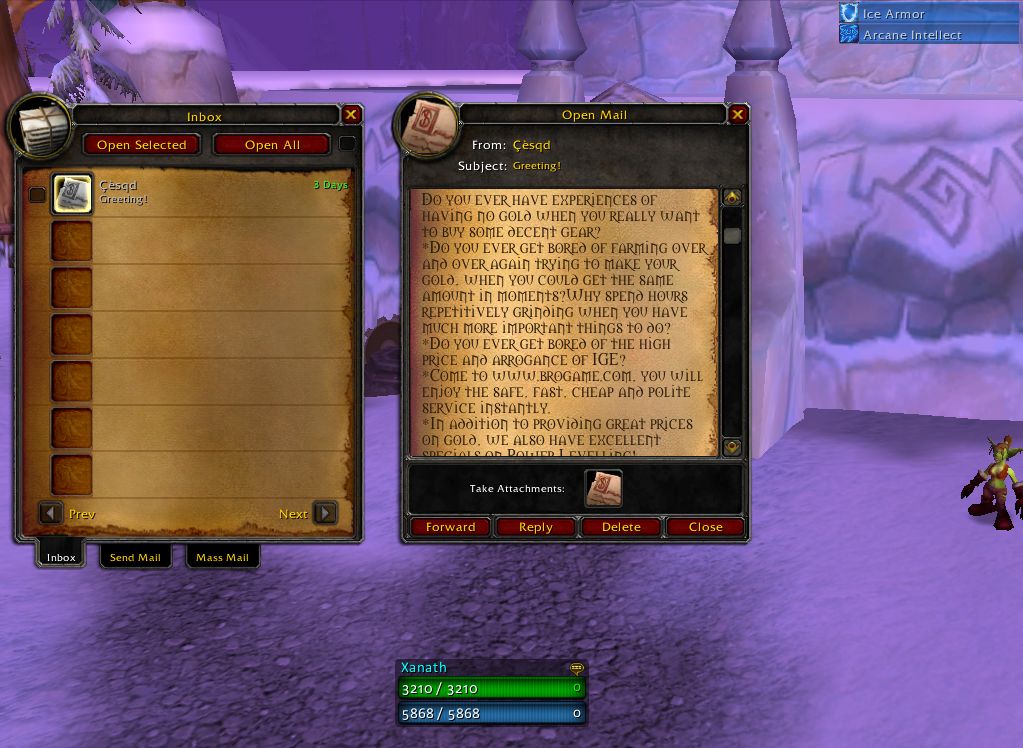Take the mail attachment item
The width and height of the screenshot is (1023, 748).
tap(603, 489)
